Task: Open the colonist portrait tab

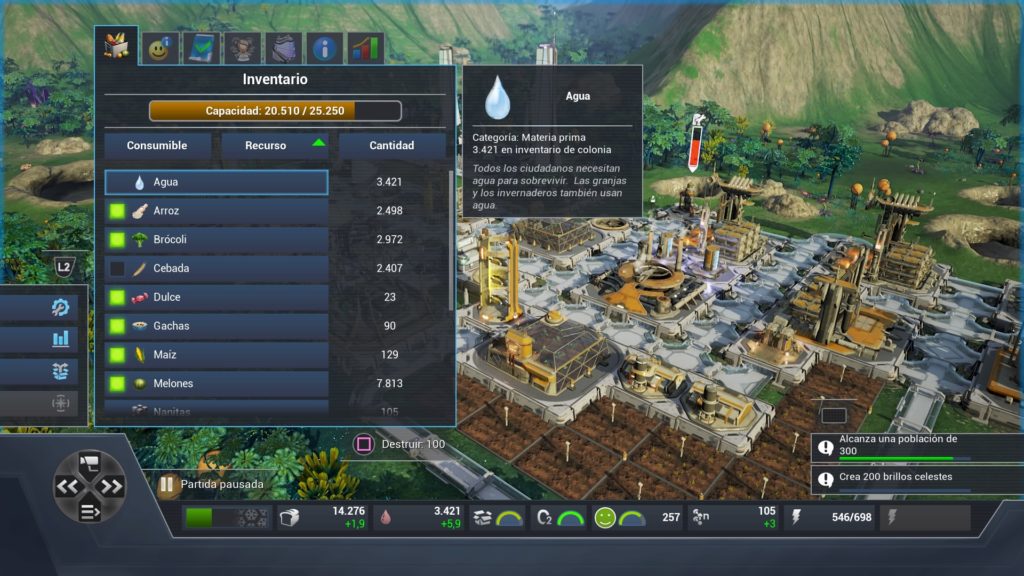Action: (x=243, y=47)
